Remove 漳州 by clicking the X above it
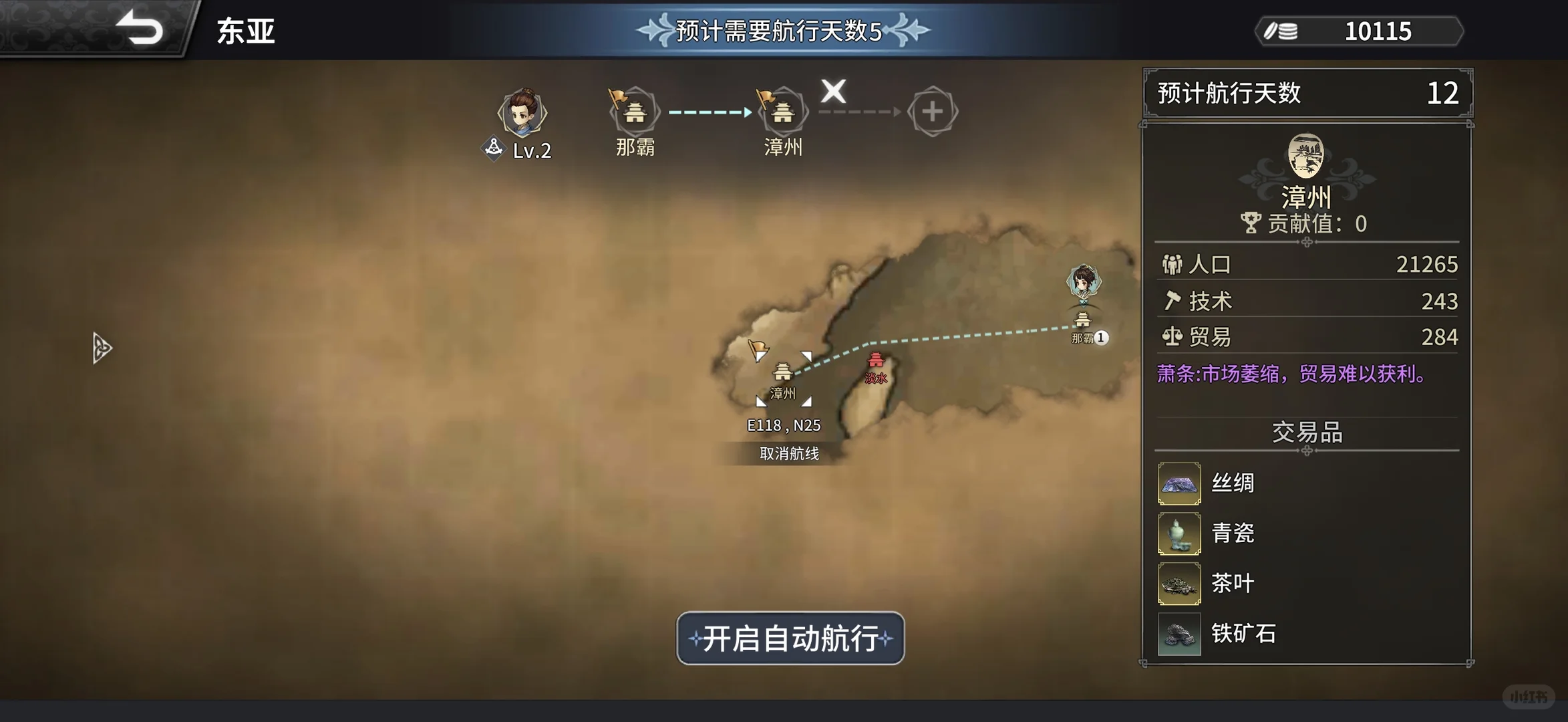The height and width of the screenshot is (722, 1568). 832,92
